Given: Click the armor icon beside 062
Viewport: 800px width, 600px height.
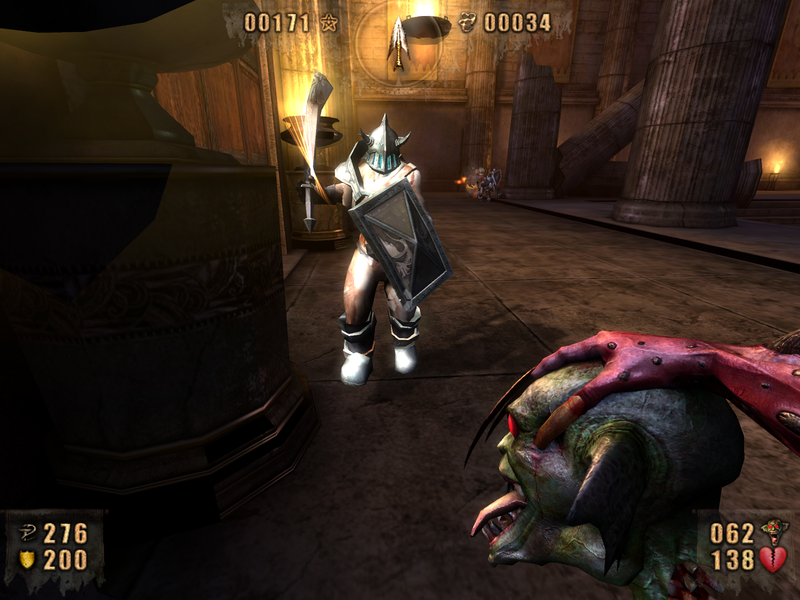Looking at the screenshot, I should point(772,530).
